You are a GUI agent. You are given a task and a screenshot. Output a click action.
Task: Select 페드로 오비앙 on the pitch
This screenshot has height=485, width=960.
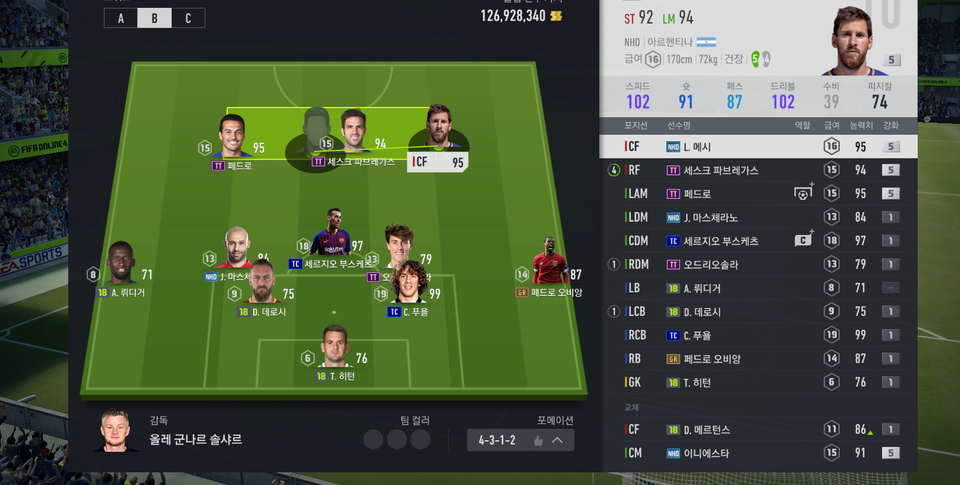(x=549, y=264)
